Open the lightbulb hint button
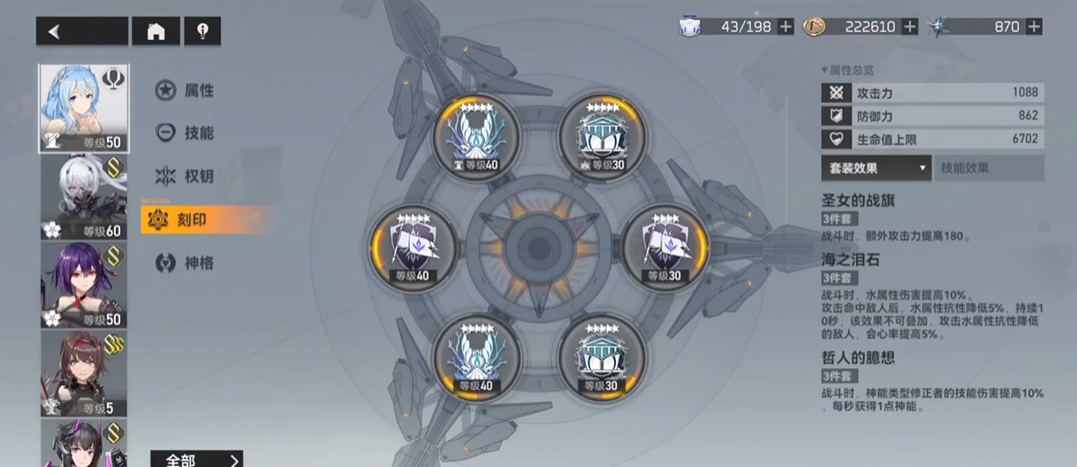This screenshot has height=467, width=1077. click(x=202, y=31)
